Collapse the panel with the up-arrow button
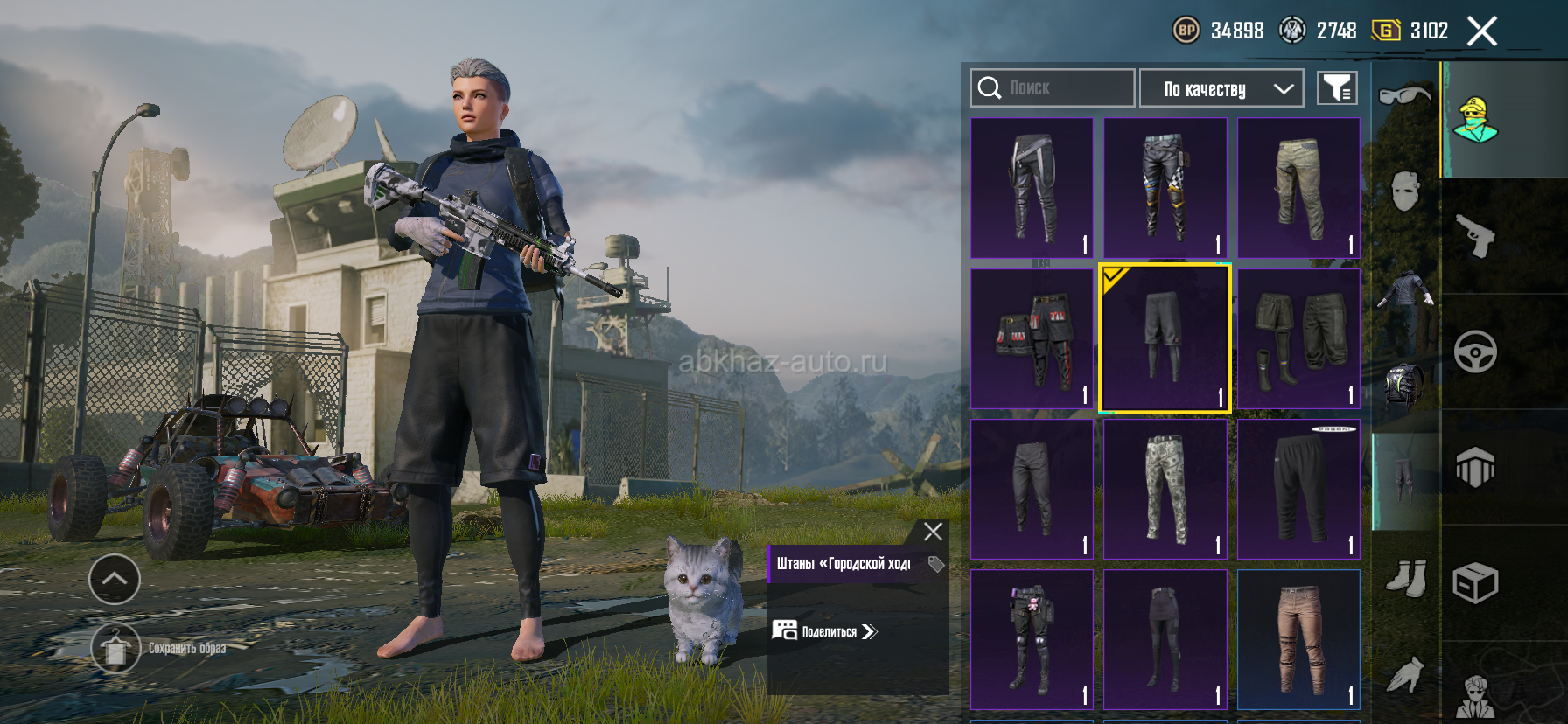 [x=115, y=579]
